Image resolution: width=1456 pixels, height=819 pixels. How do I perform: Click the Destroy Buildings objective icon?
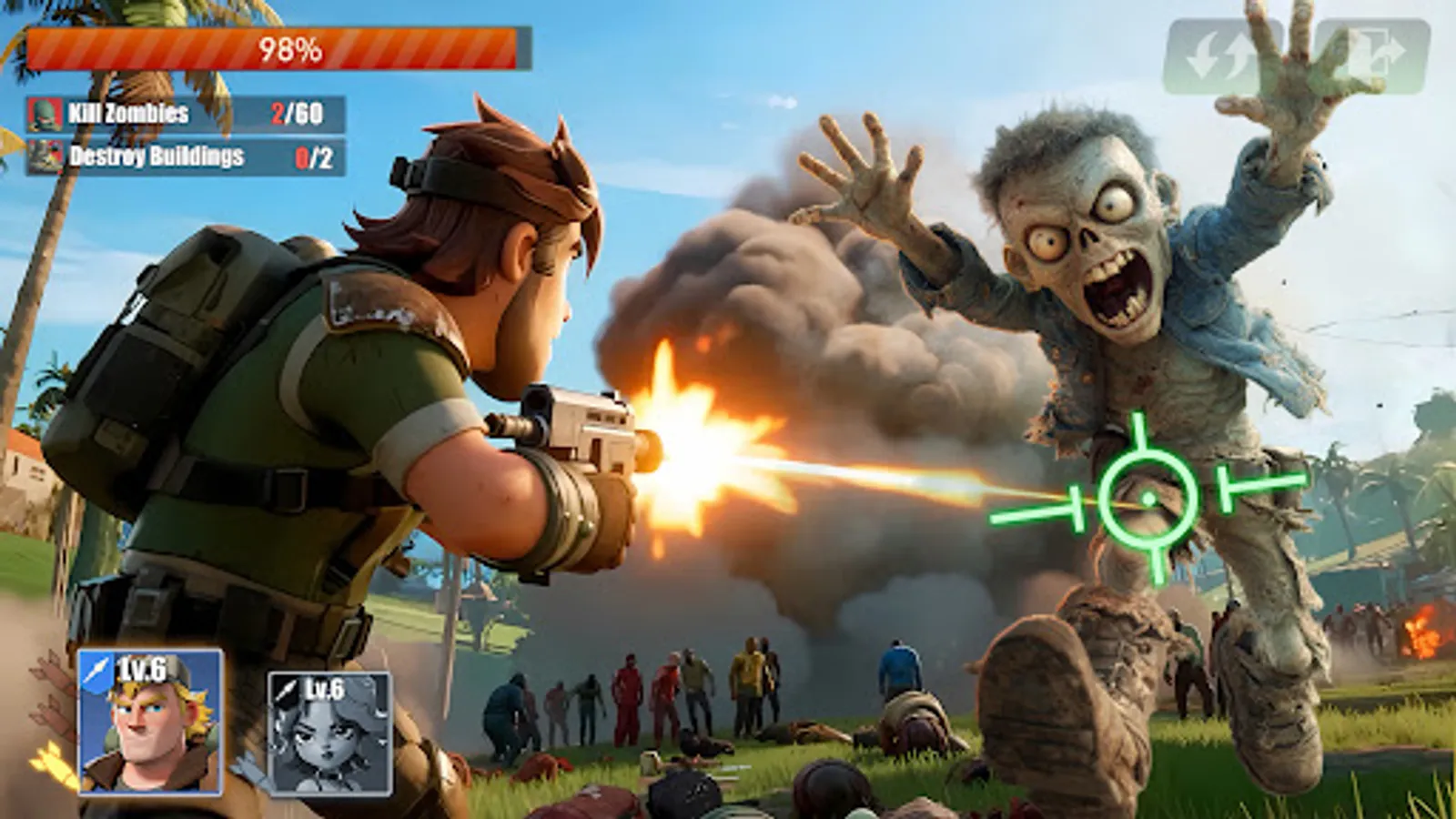[44, 155]
